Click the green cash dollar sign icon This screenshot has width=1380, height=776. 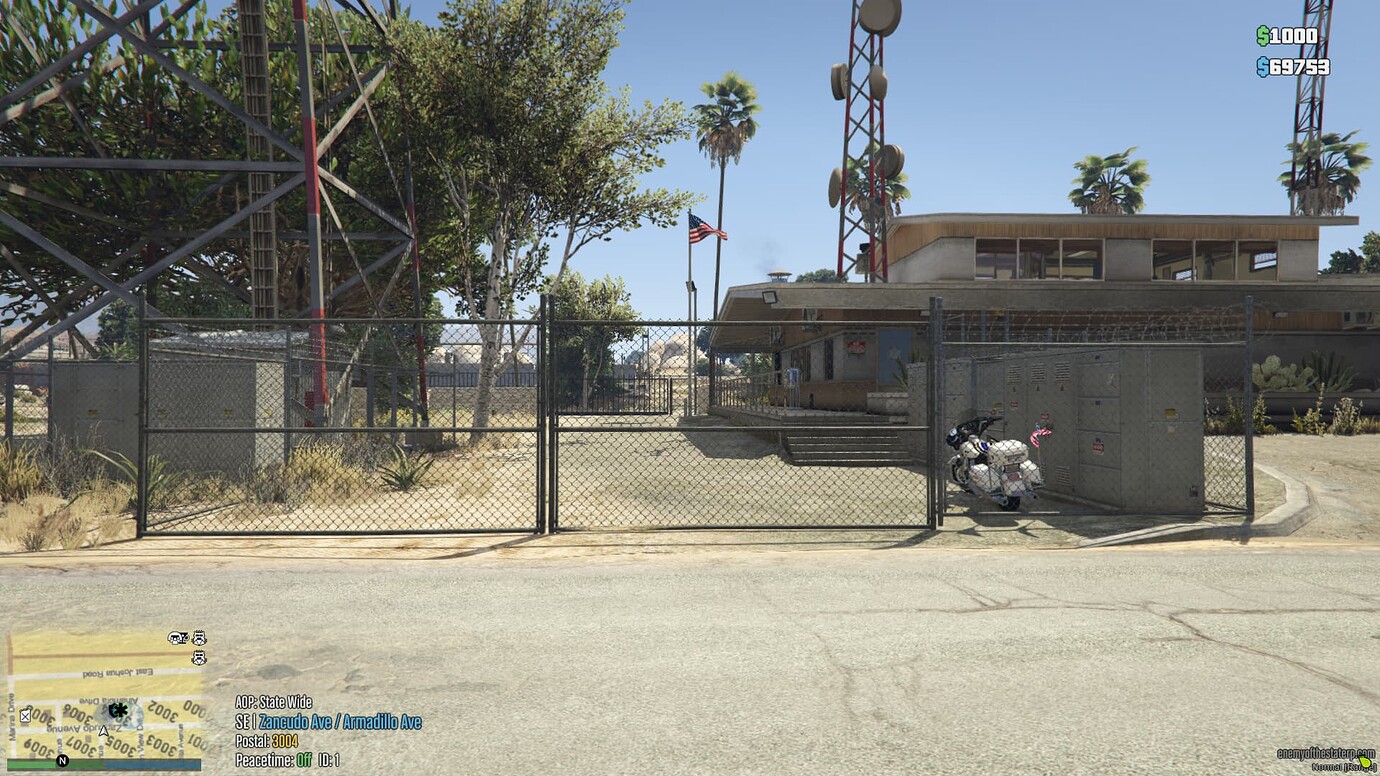(x=1262, y=35)
